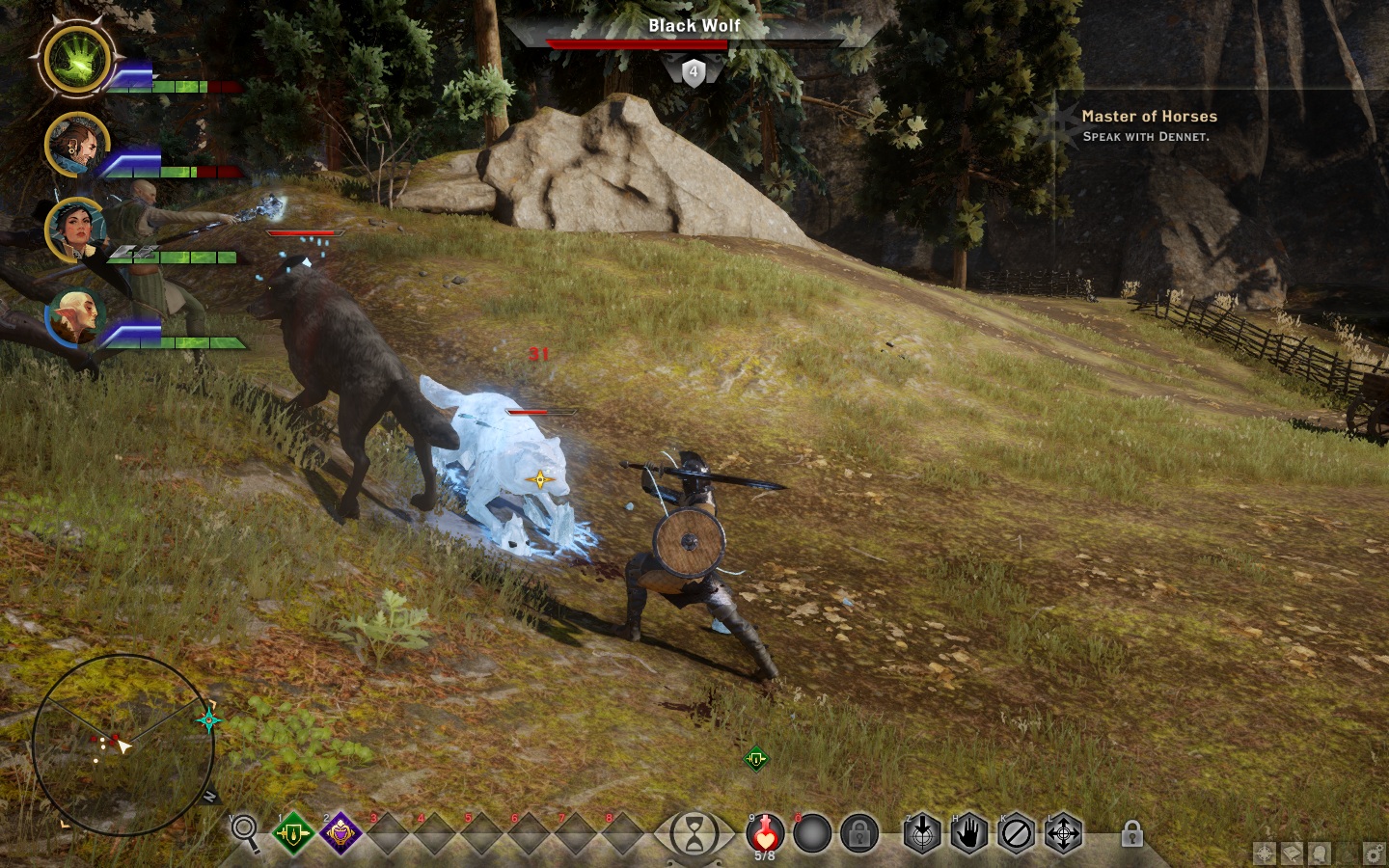This screenshot has height=868, width=1389.
Task: Toggle the hourglass tactical camera button
Action: coord(694,832)
